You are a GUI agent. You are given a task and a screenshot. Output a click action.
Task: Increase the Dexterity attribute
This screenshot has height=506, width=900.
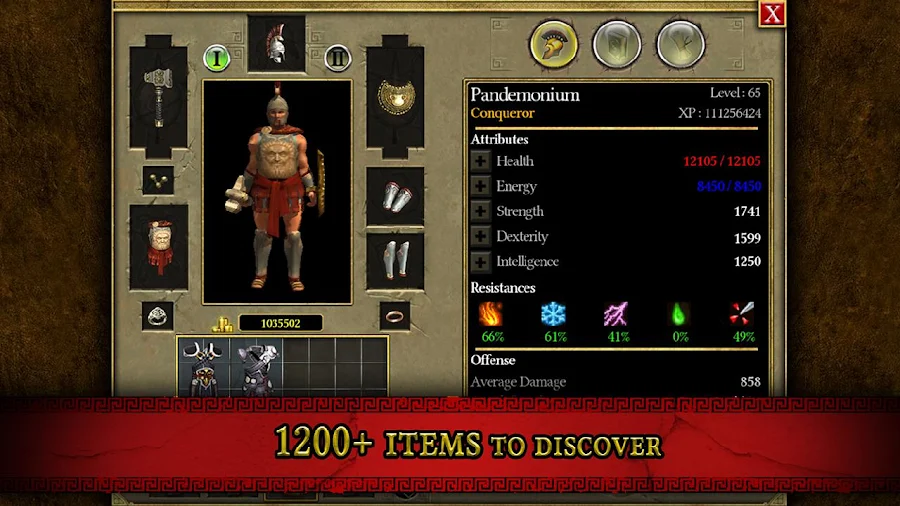pyautogui.click(x=481, y=237)
